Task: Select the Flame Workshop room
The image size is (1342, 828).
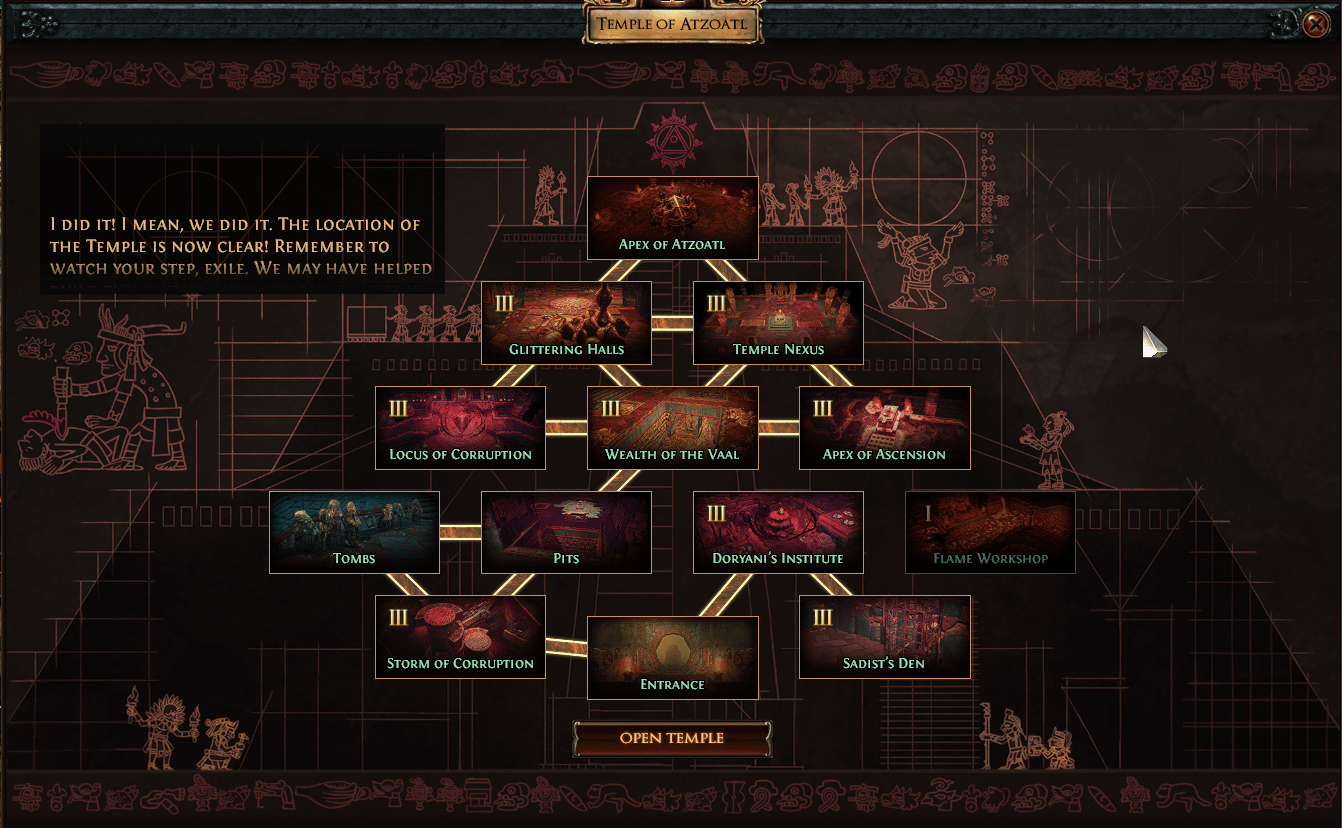Action: coord(990,532)
